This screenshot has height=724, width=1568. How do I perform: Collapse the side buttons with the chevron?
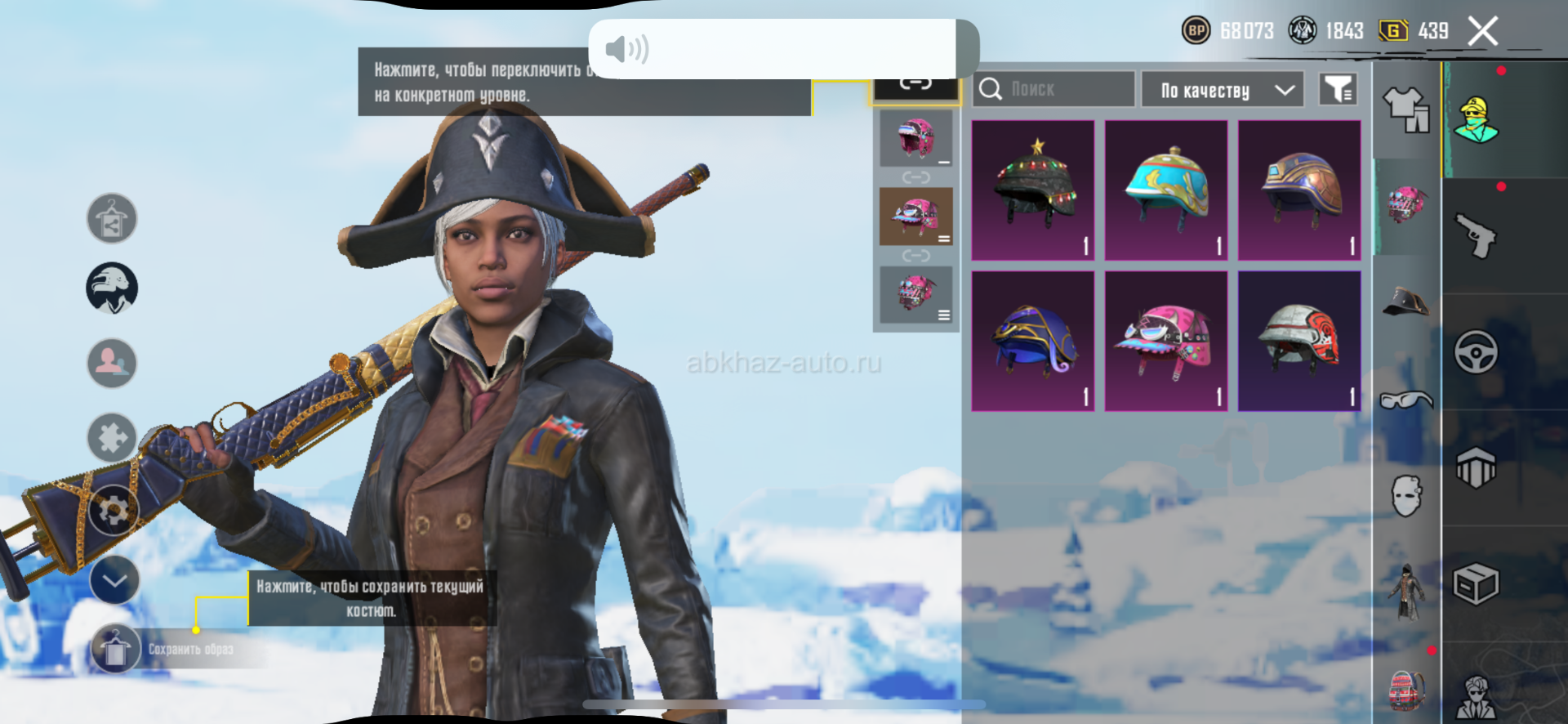[x=114, y=580]
